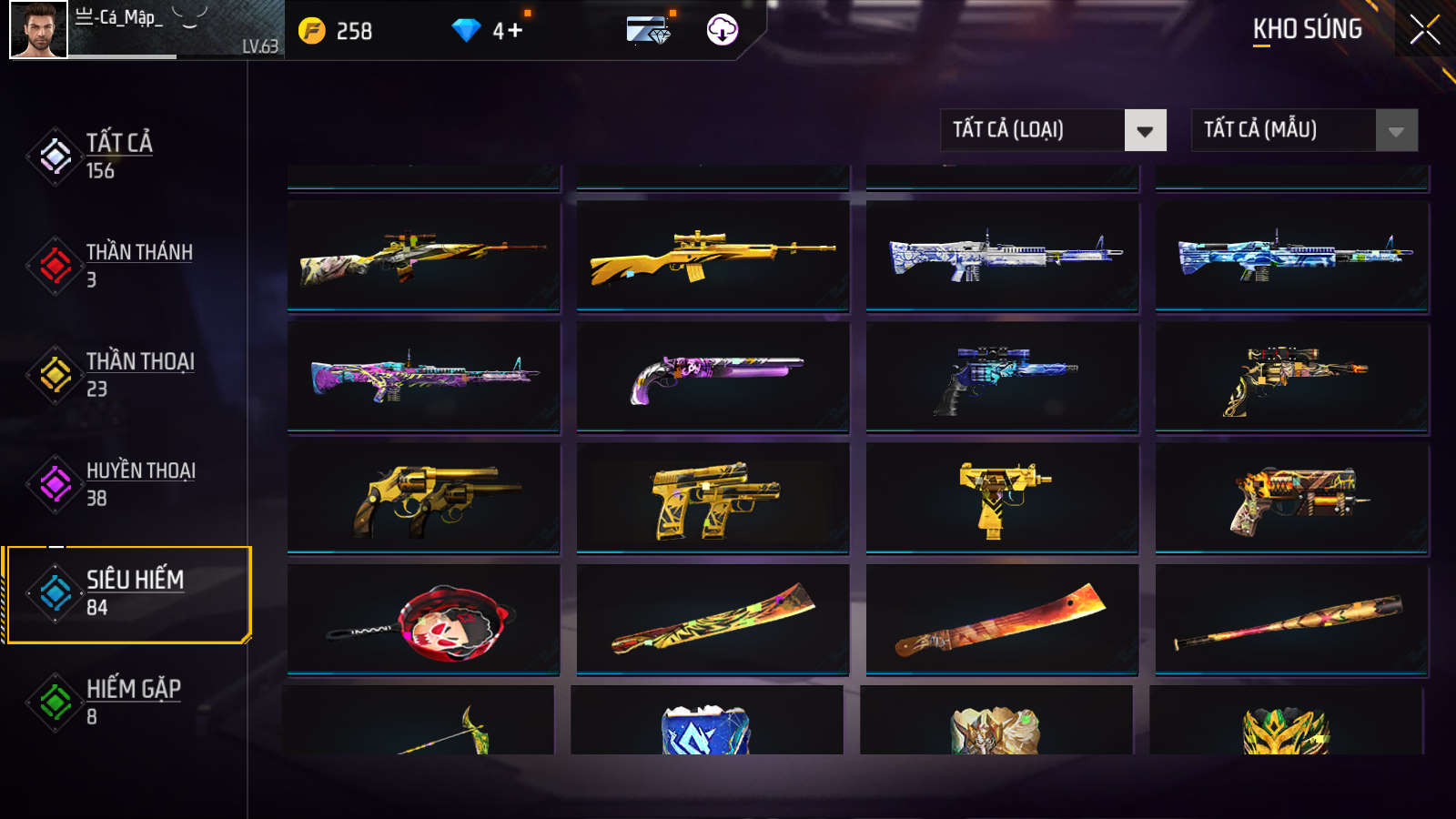Select the red frying pan skin
The image size is (1456, 819).
(x=423, y=620)
